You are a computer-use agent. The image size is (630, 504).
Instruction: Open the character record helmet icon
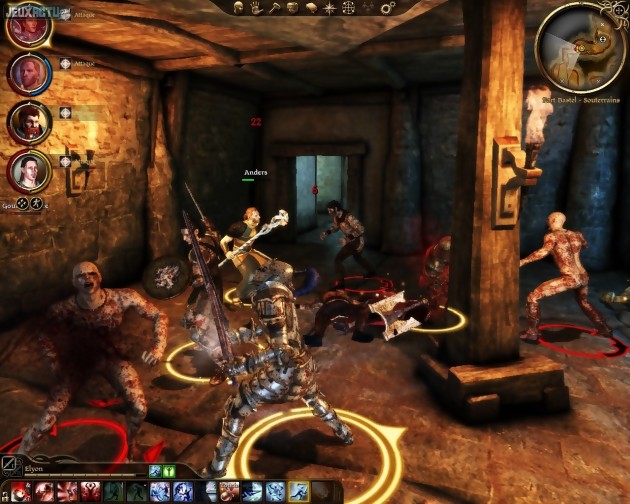point(240,7)
